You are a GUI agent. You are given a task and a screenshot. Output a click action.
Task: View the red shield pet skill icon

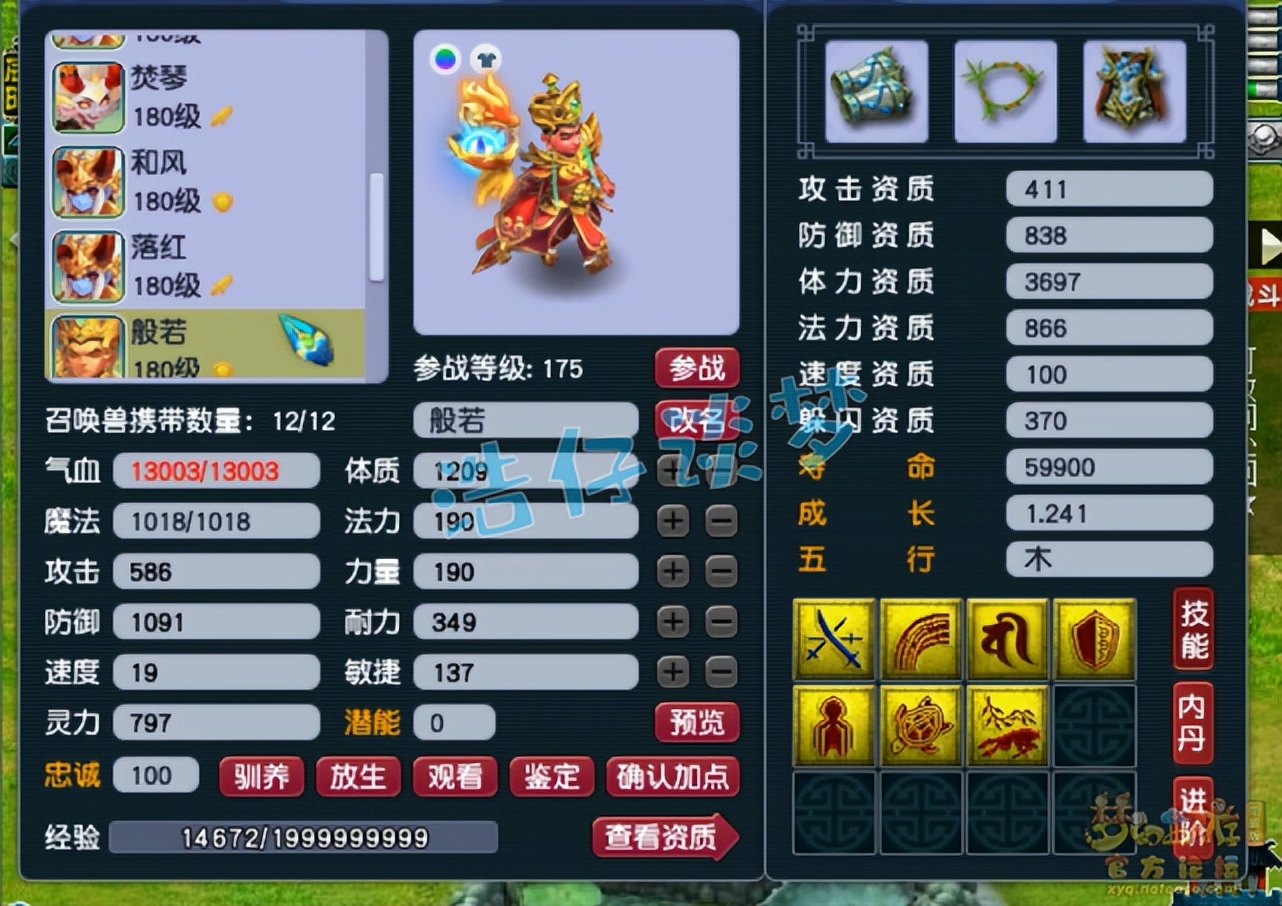[1094, 637]
